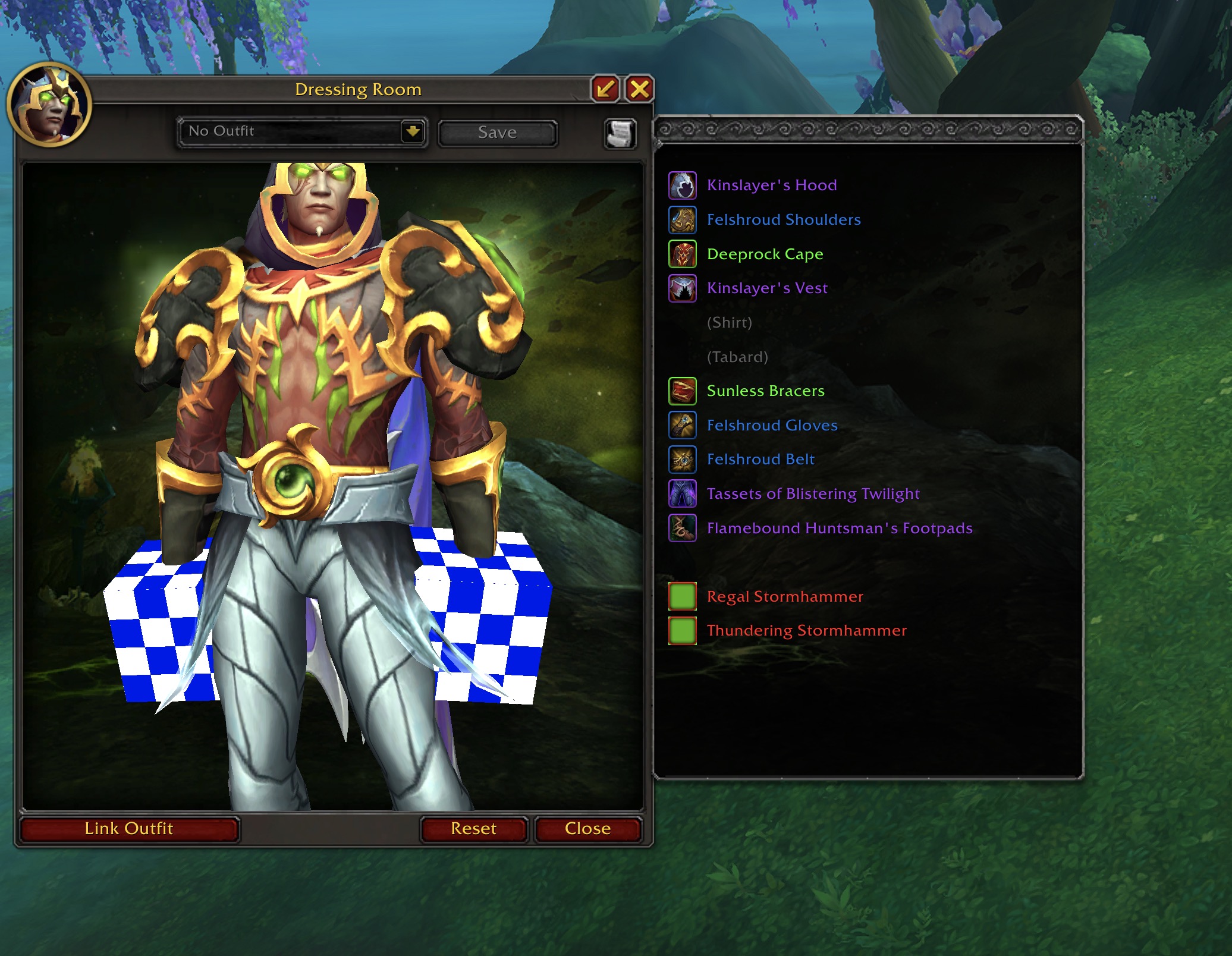Screen dimensions: 1232x956
Task: Select the Kinslayer's Vest icon
Action: pyautogui.click(x=682, y=288)
